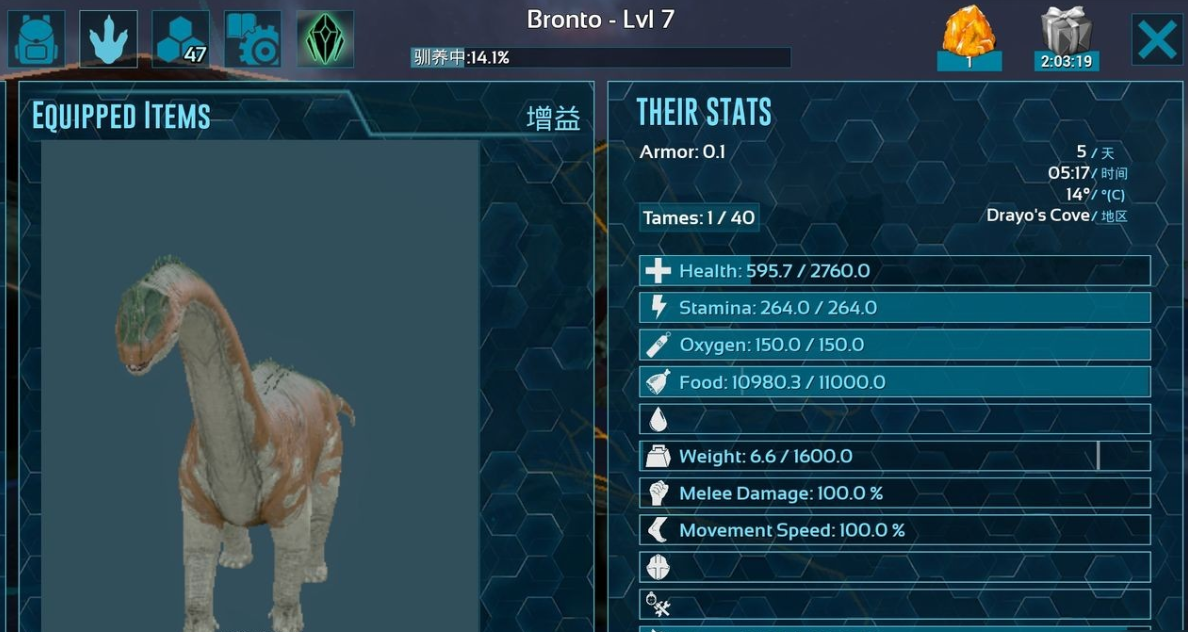Close the Bronto inventory screen

pos(1157,40)
